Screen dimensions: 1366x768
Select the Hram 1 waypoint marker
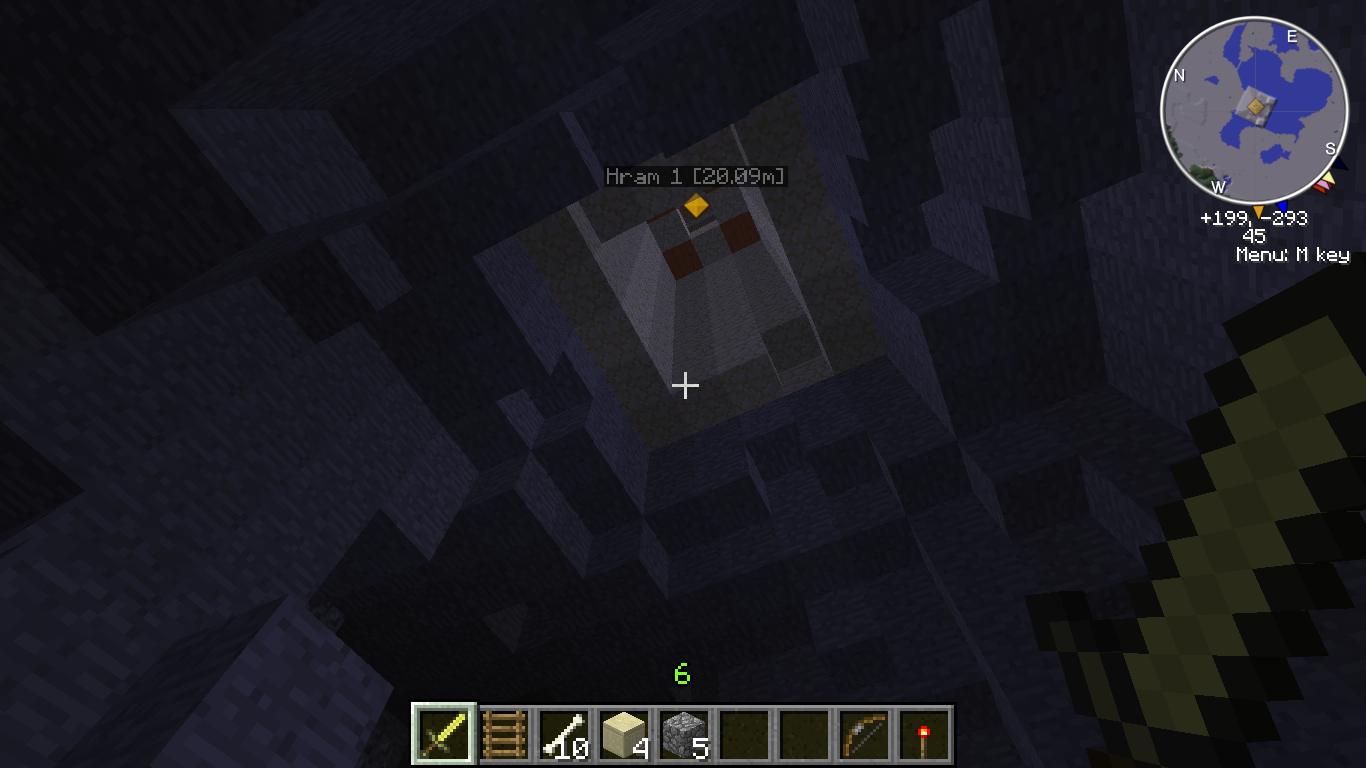point(696,205)
